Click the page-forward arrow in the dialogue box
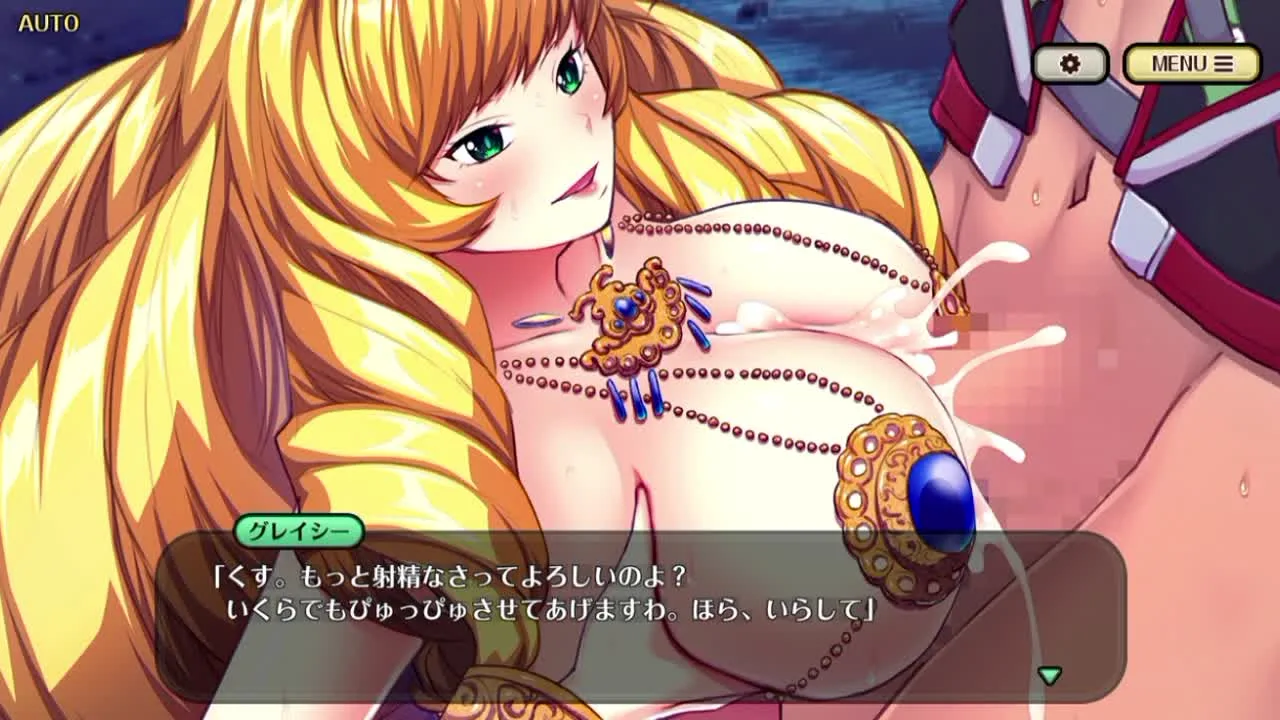The height and width of the screenshot is (720, 1280). pos(1050,677)
